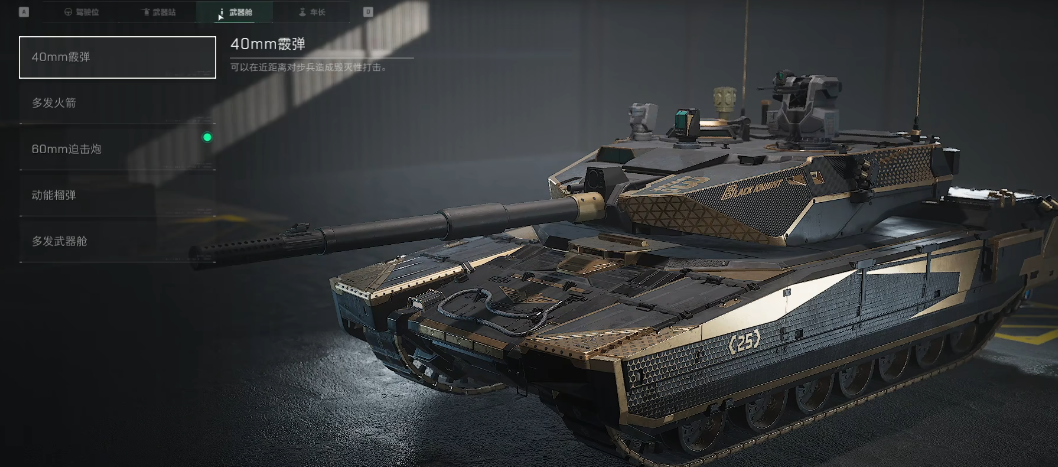The height and width of the screenshot is (467, 1058).
Task: Choose the 动能榴弹 option
Action: click(x=117, y=195)
